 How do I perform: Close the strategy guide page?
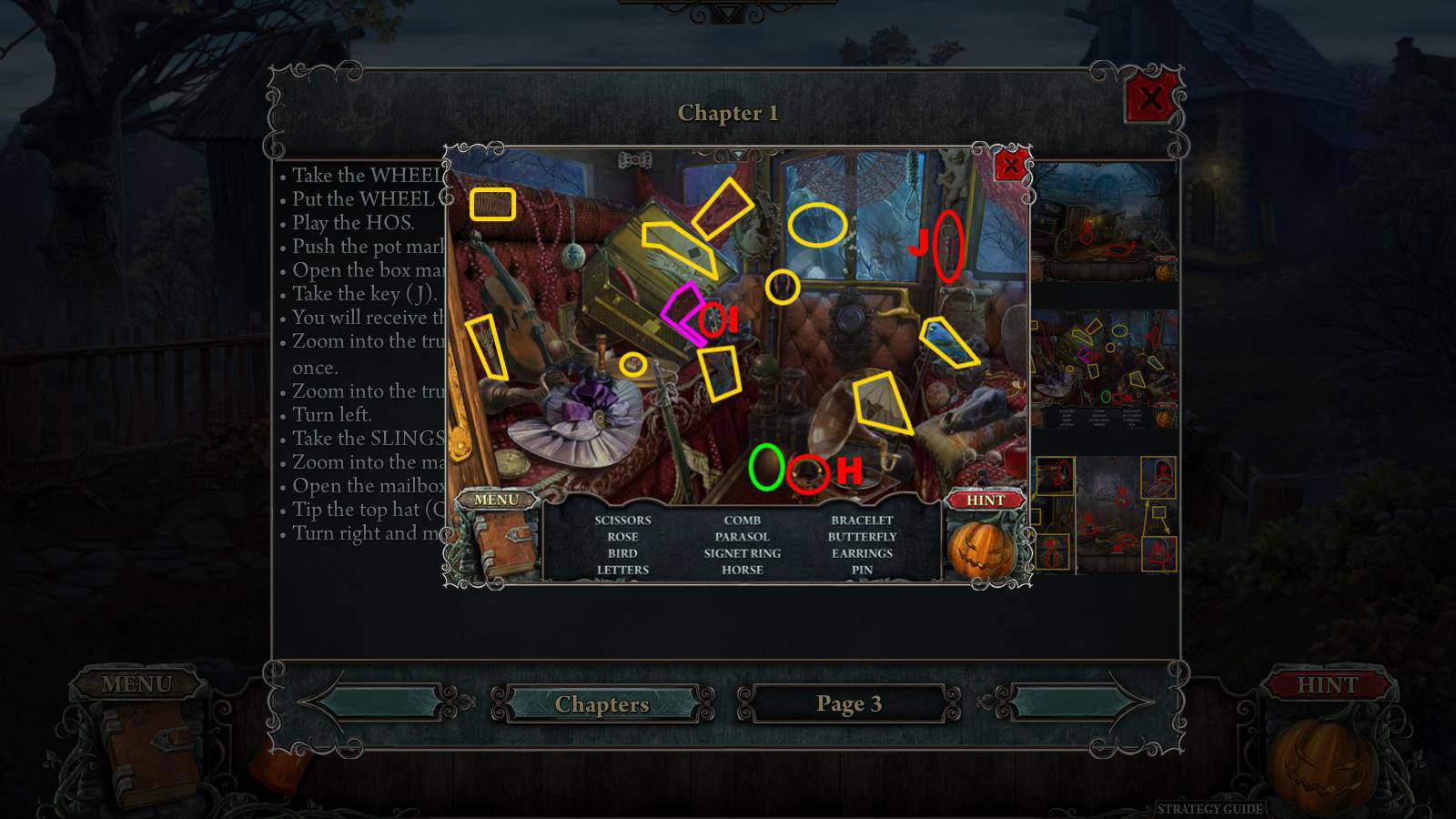click(x=1147, y=100)
